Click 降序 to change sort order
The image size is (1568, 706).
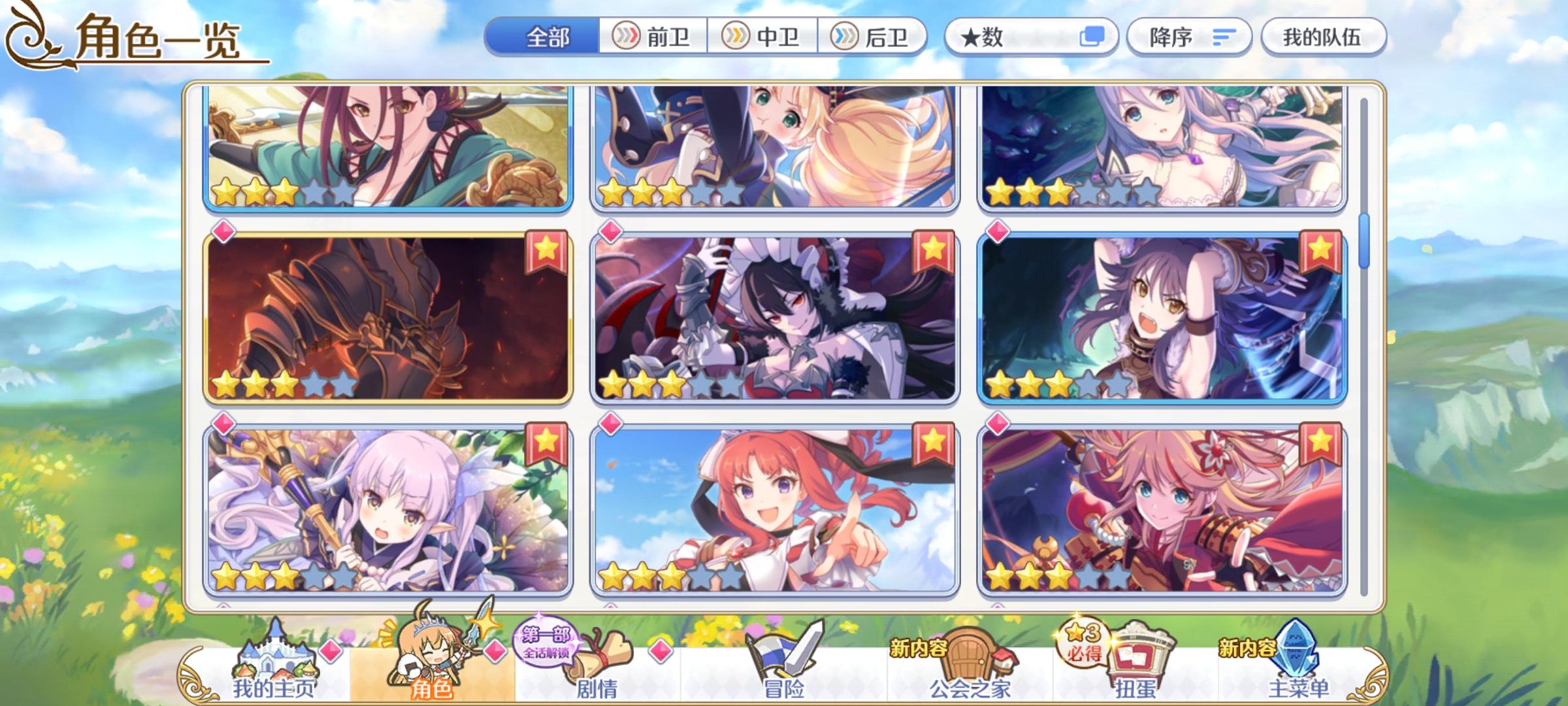(x=1189, y=37)
